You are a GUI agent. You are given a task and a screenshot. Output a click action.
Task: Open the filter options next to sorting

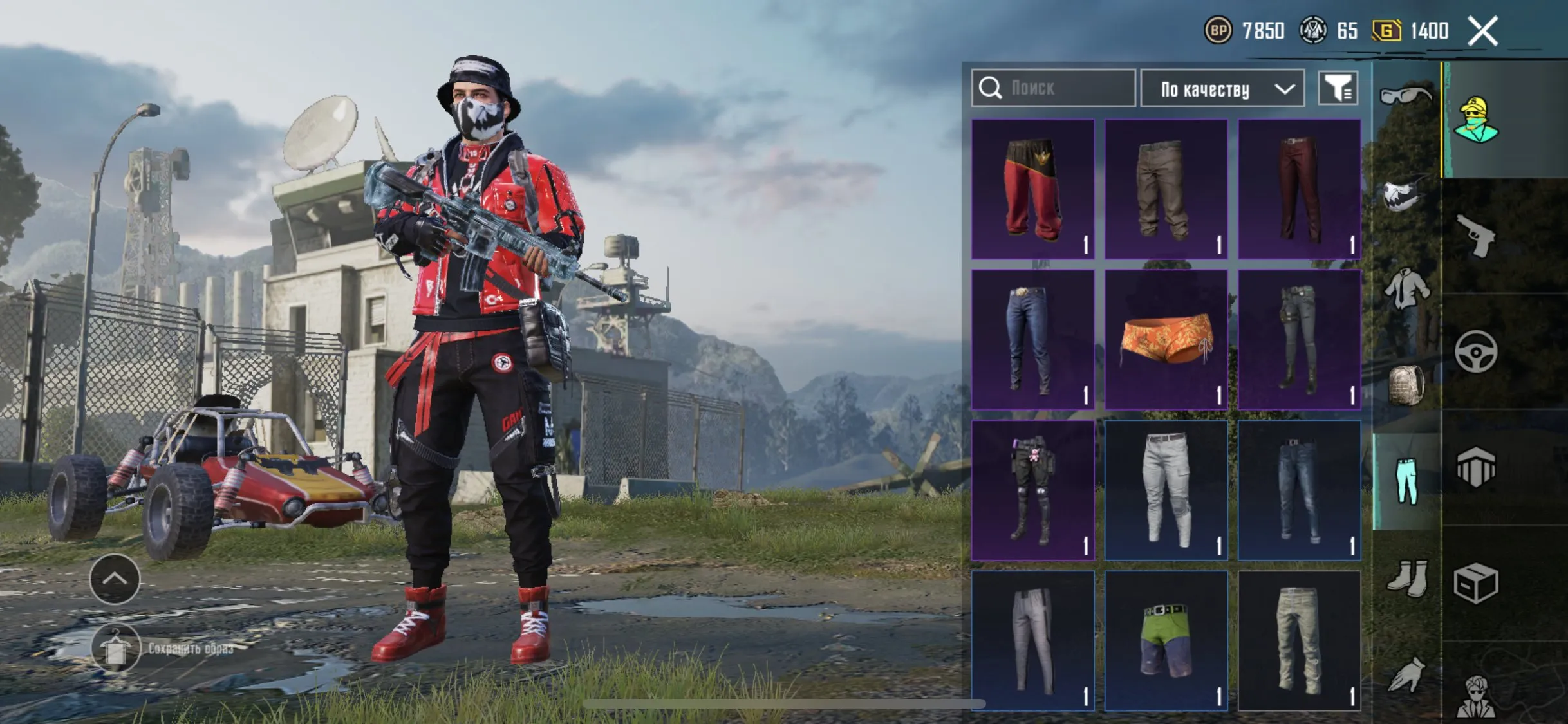tap(1338, 88)
